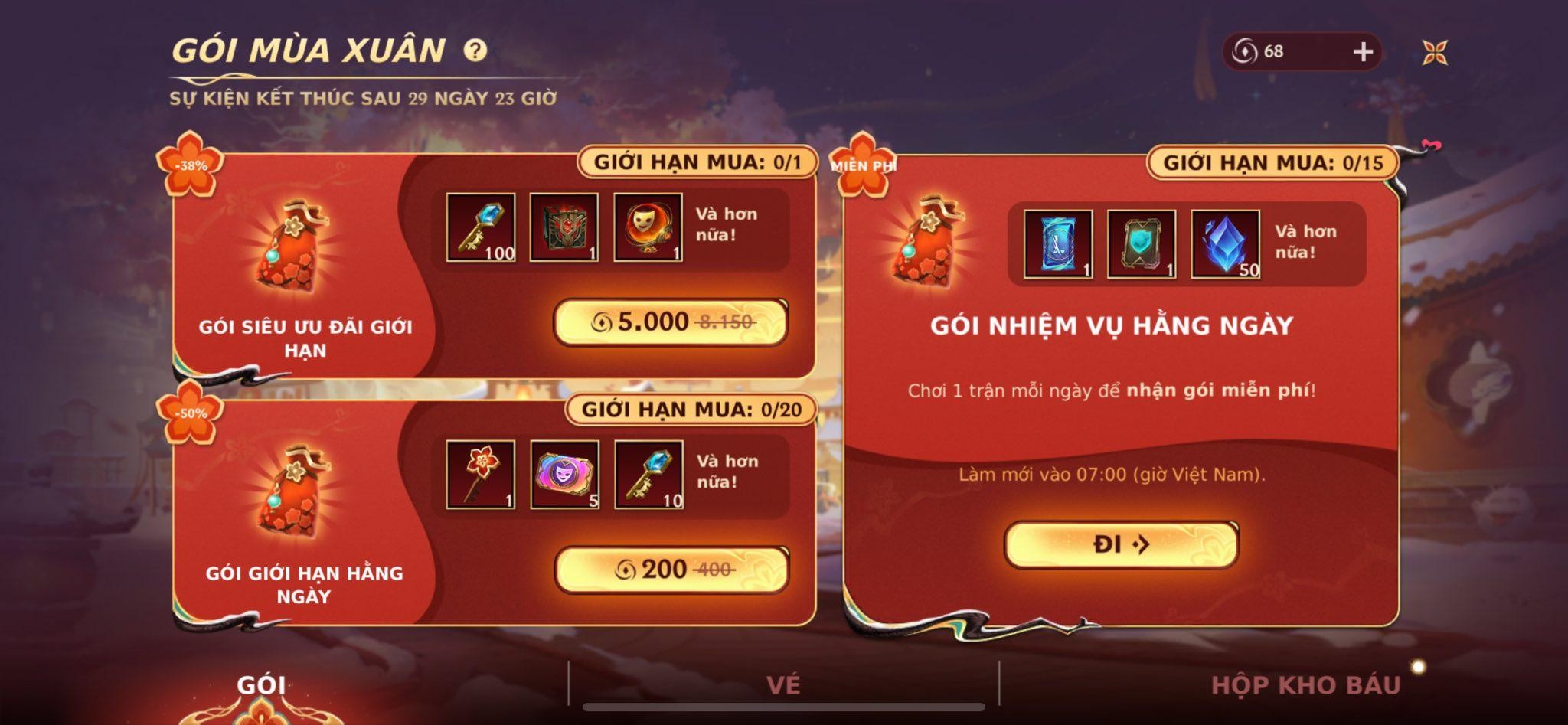
Task: Inspect the purple mask ticket x5
Action: click(565, 475)
